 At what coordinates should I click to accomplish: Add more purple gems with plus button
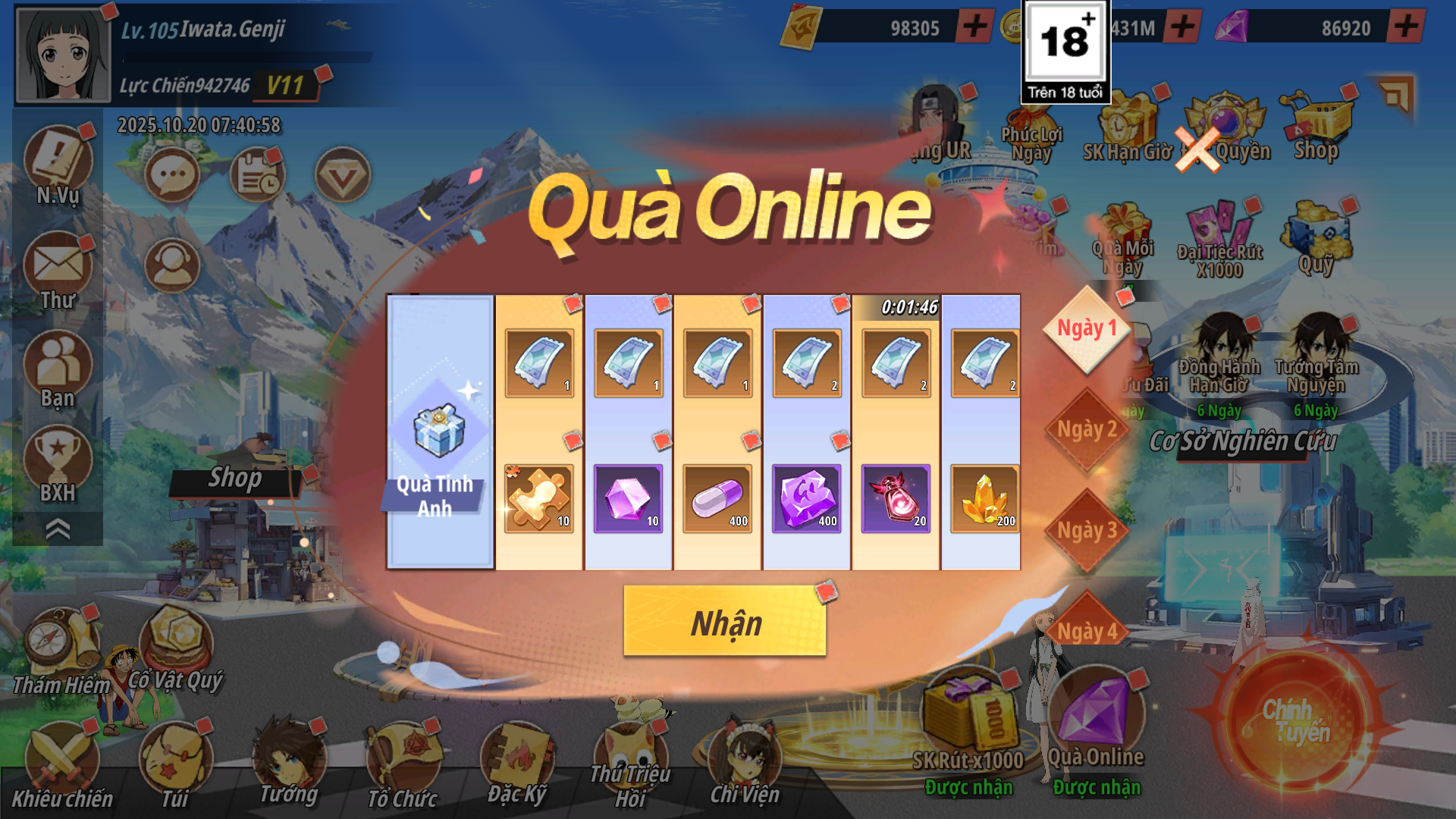pos(1405,27)
